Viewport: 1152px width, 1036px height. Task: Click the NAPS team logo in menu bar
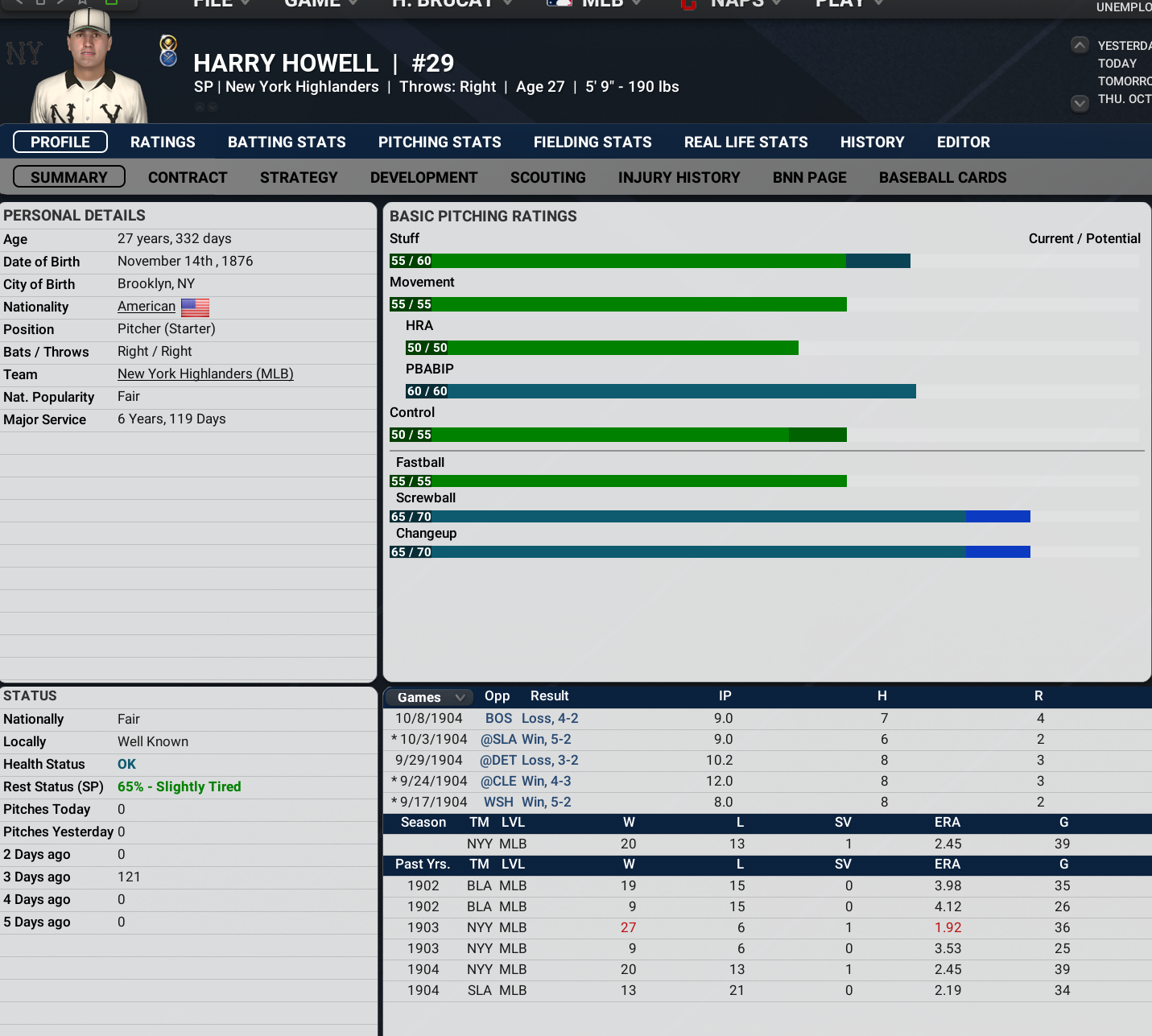coord(688,5)
